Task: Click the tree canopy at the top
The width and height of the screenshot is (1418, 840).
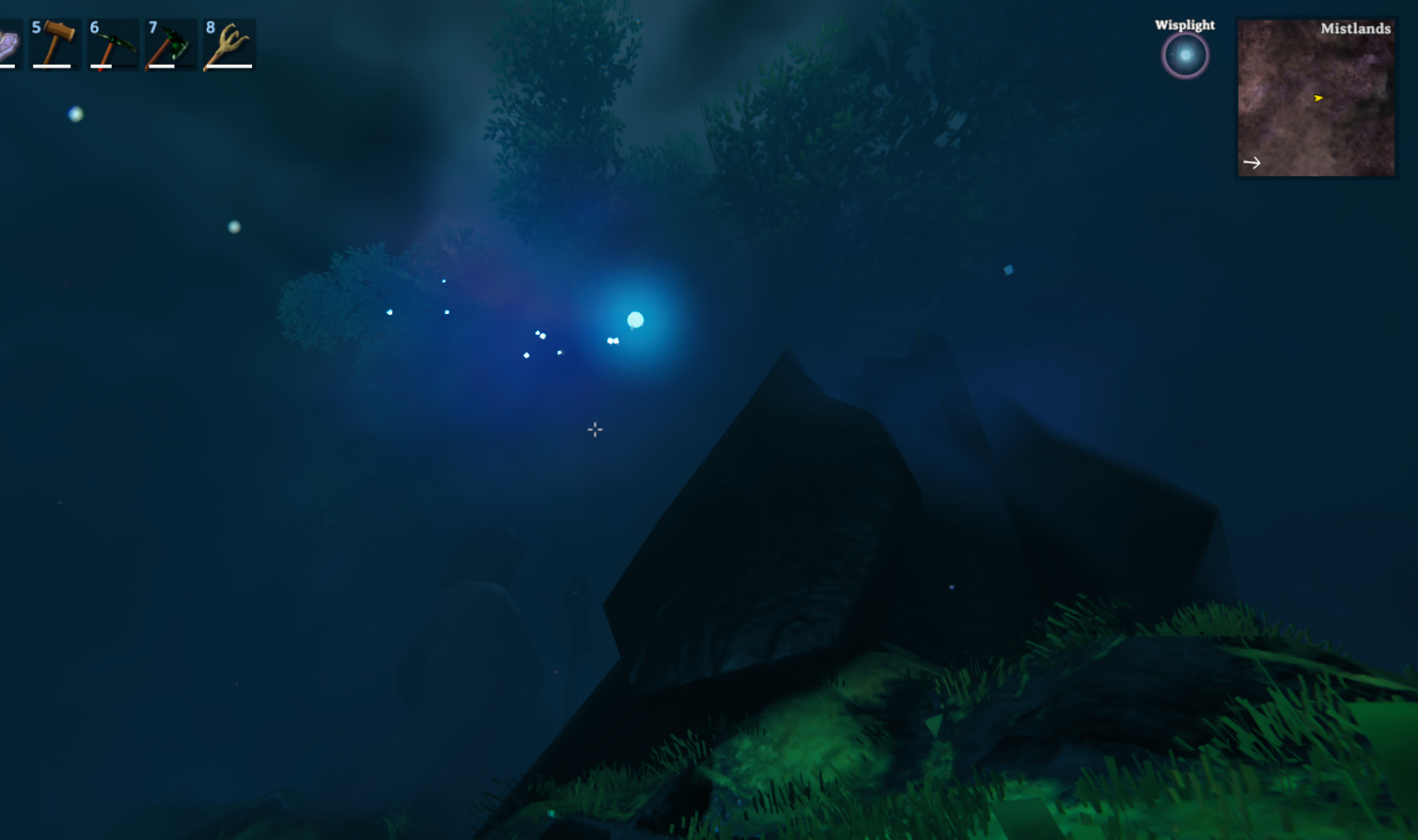Action: pyautogui.click(x=554, y=74)
